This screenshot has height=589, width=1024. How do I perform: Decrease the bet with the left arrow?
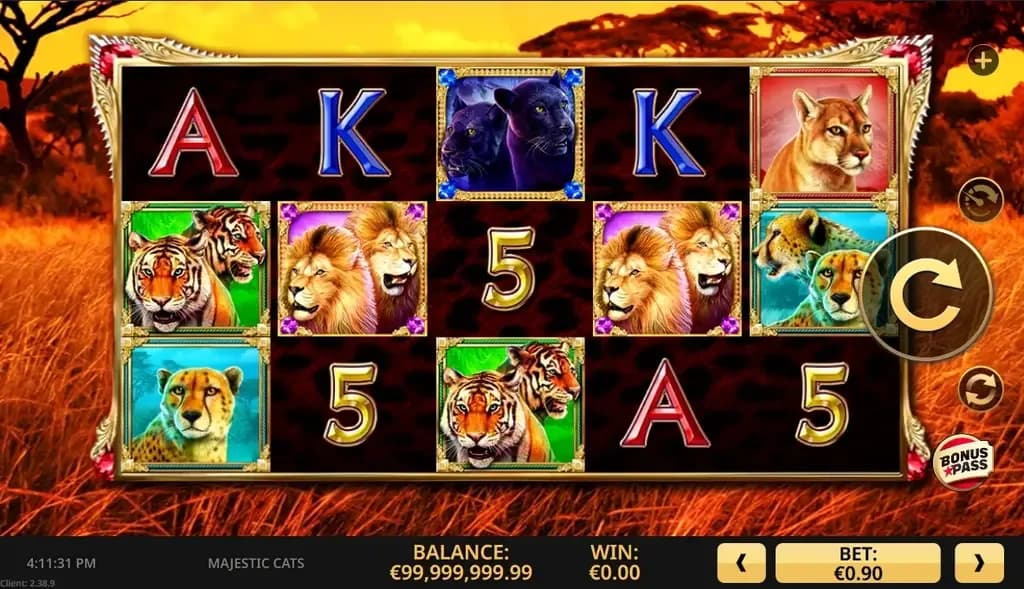[x=741, y=563]
